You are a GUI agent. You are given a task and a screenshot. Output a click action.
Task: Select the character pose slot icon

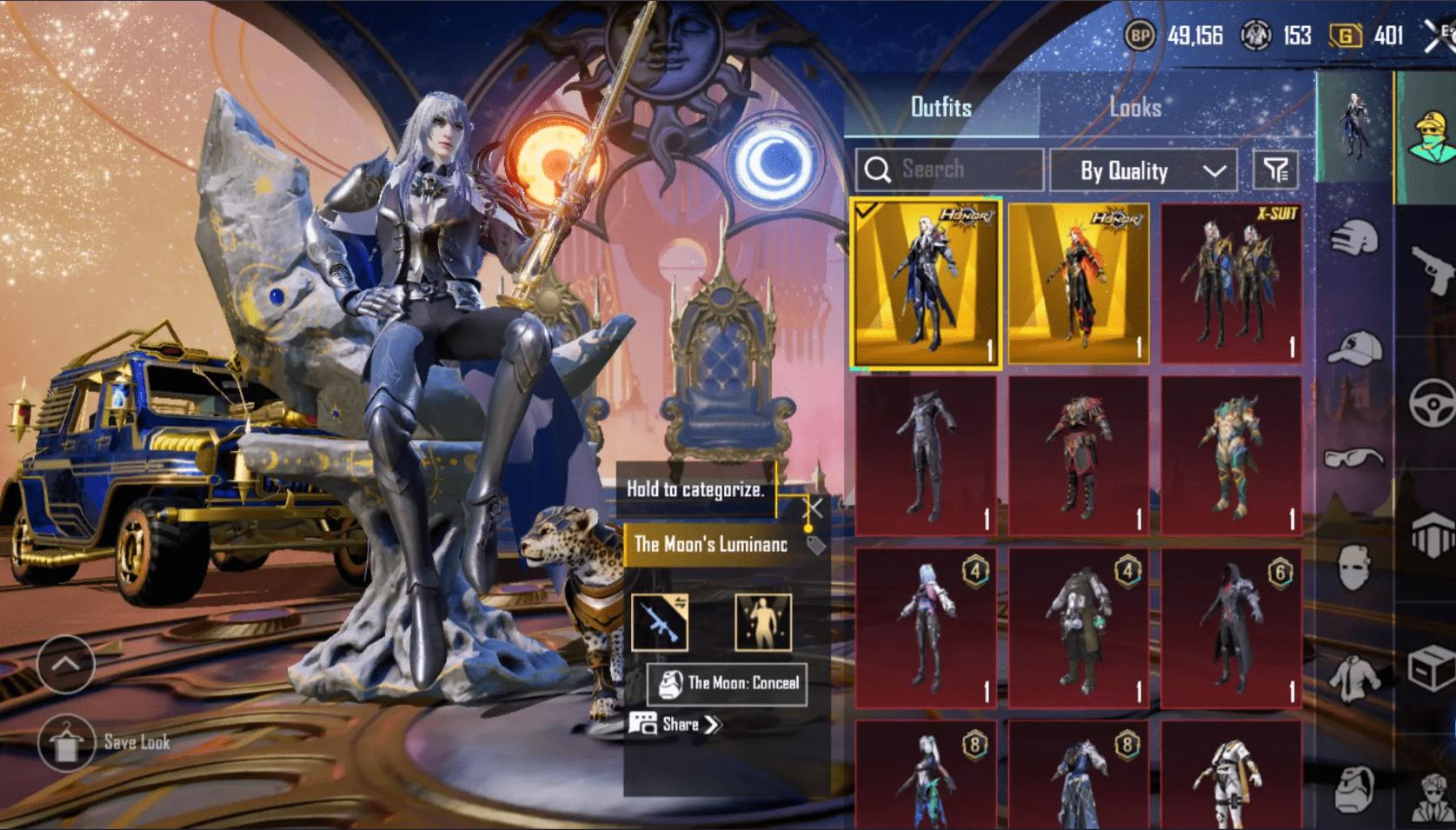[764, 621]
